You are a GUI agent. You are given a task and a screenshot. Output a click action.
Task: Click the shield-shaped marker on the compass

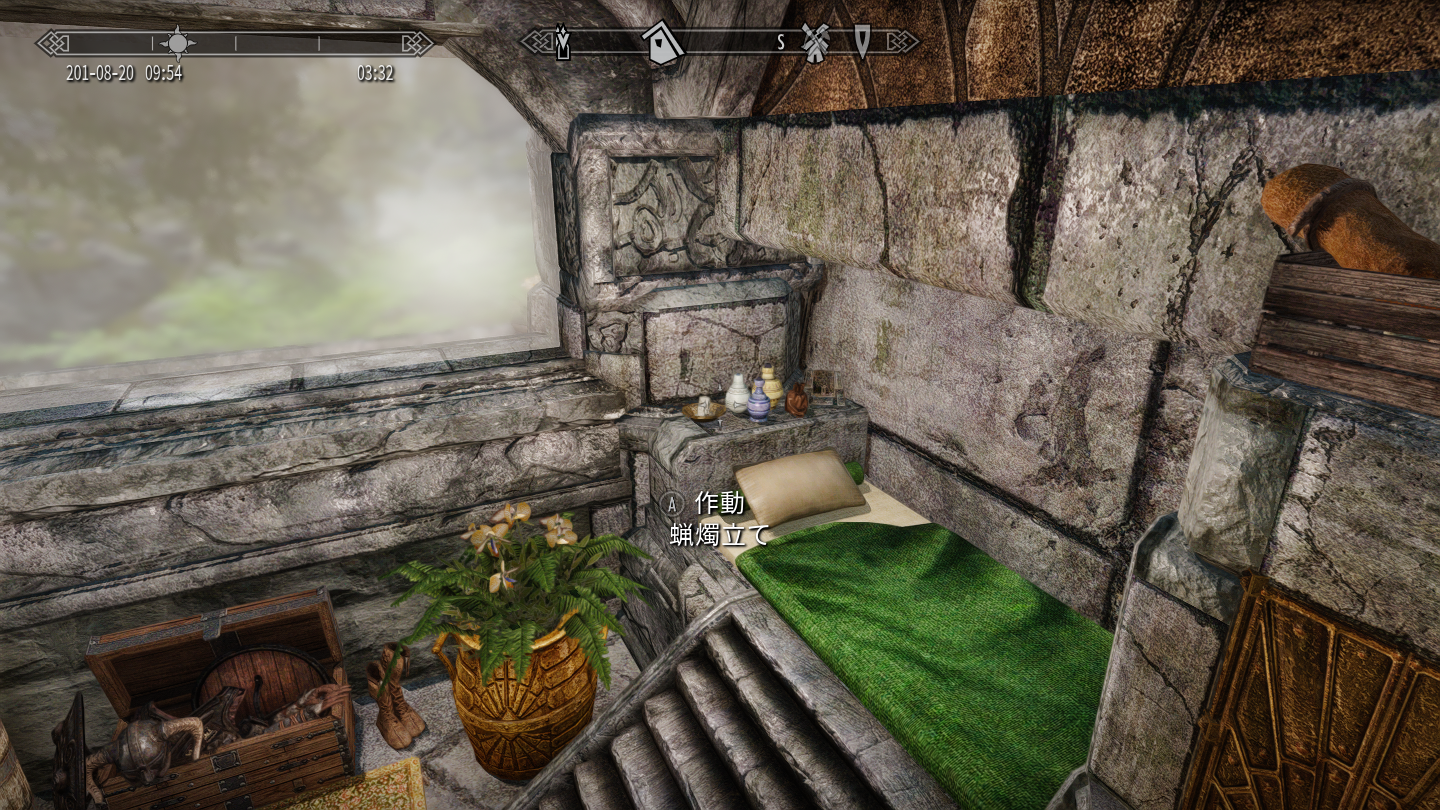click(x=862, y=41)
